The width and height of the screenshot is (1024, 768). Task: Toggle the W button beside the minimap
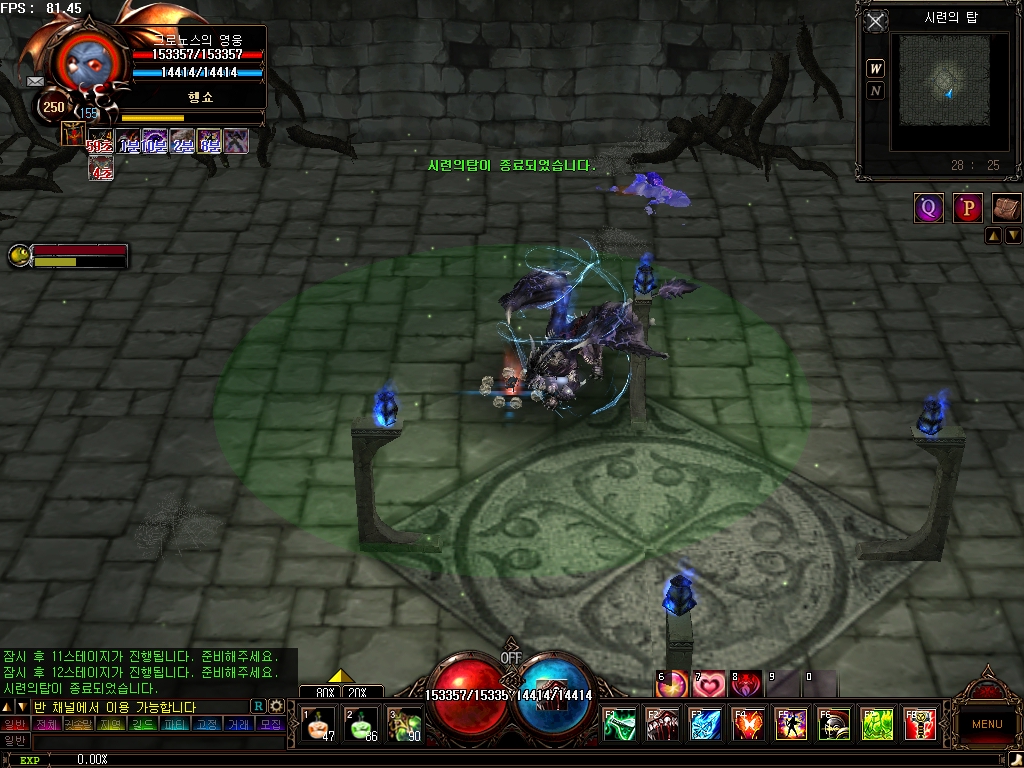click(x=876, y=69)
